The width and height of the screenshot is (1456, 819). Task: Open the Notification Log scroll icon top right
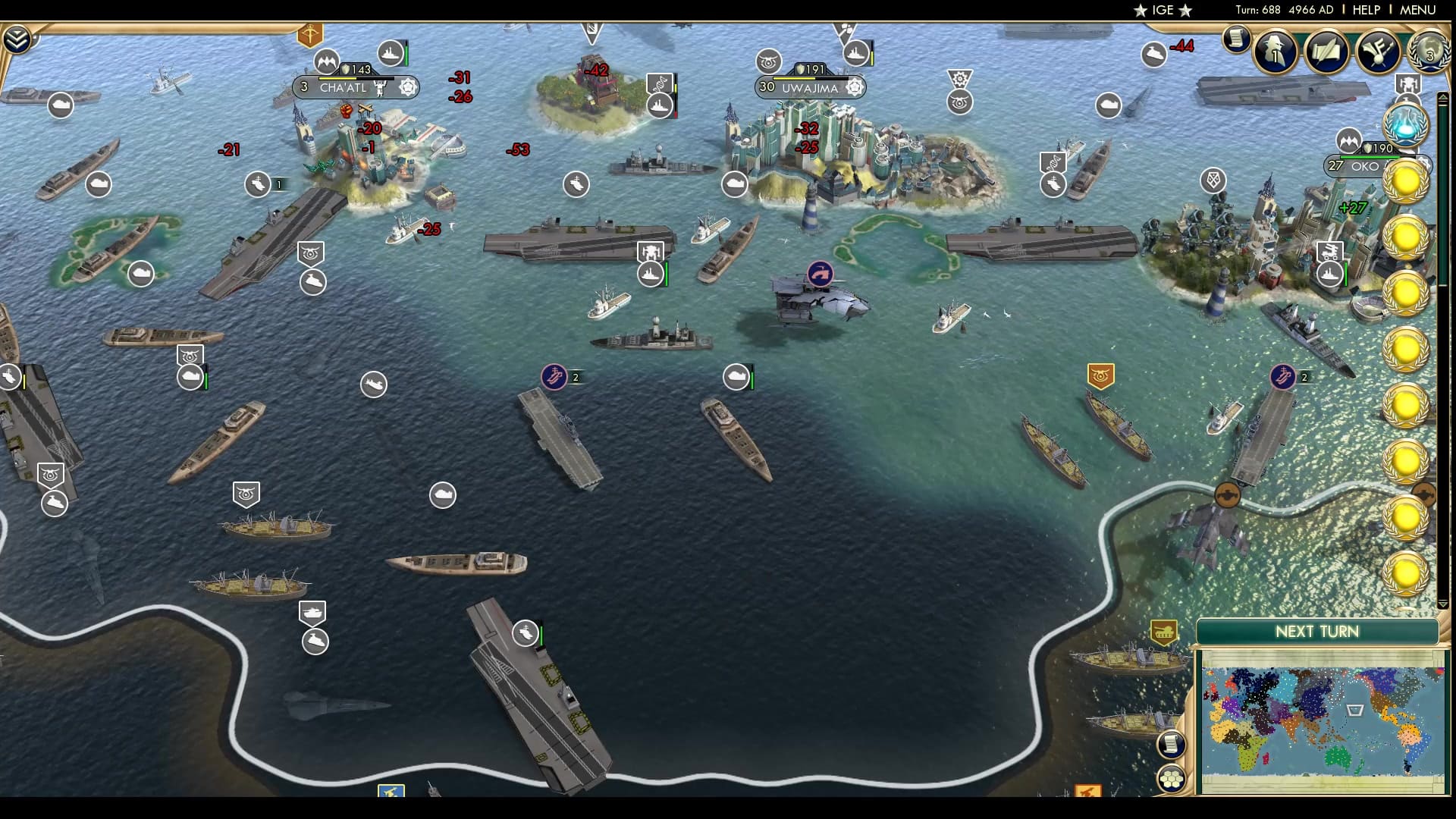[1236, 38]
